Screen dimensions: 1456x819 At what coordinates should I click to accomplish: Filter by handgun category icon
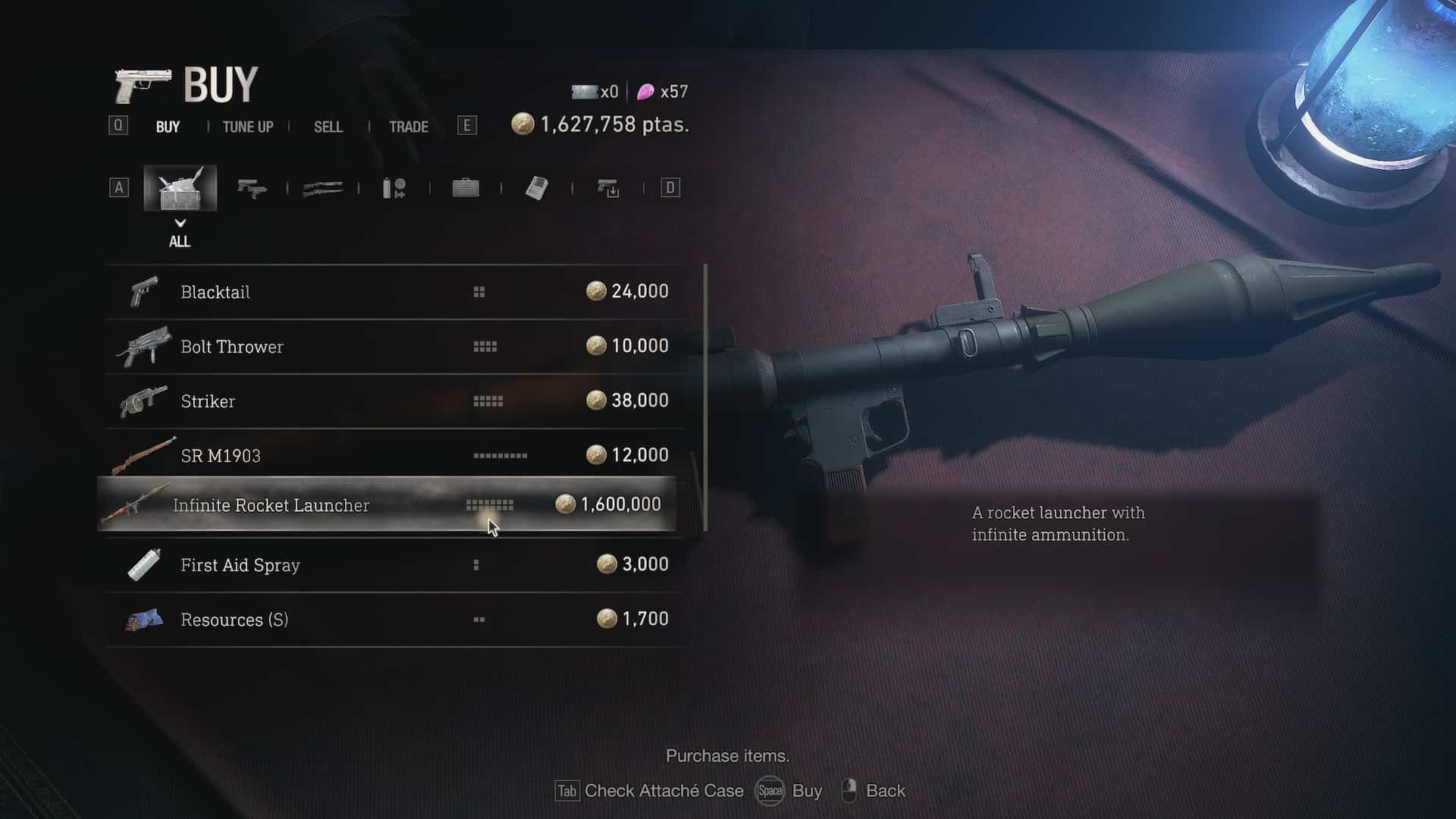click(252, 188)
